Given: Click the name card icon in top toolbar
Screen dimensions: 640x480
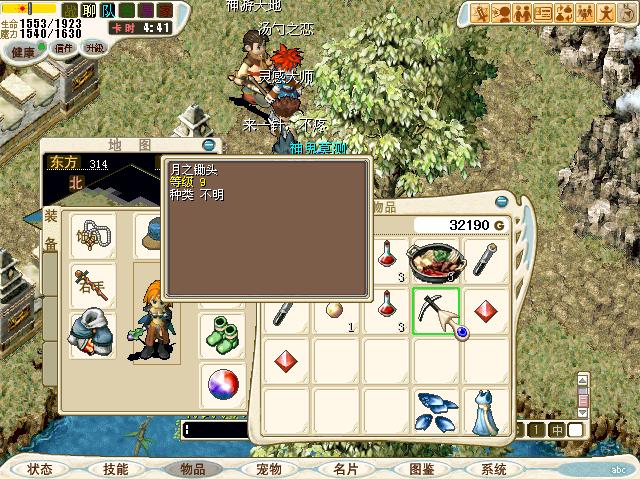Looking at the screenshot, I should (x=544, y=13).
